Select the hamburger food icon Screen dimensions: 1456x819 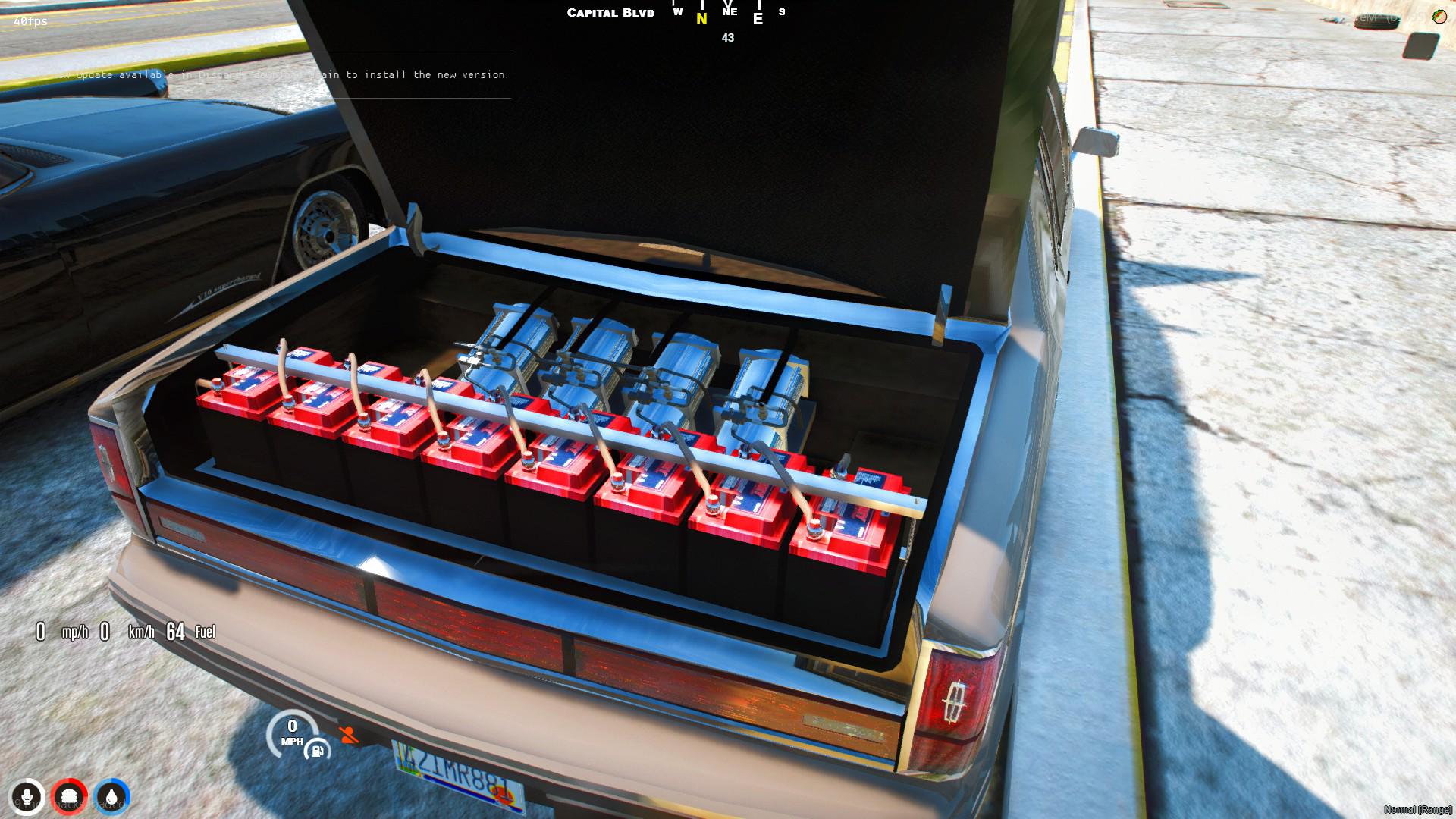(70, 796)
